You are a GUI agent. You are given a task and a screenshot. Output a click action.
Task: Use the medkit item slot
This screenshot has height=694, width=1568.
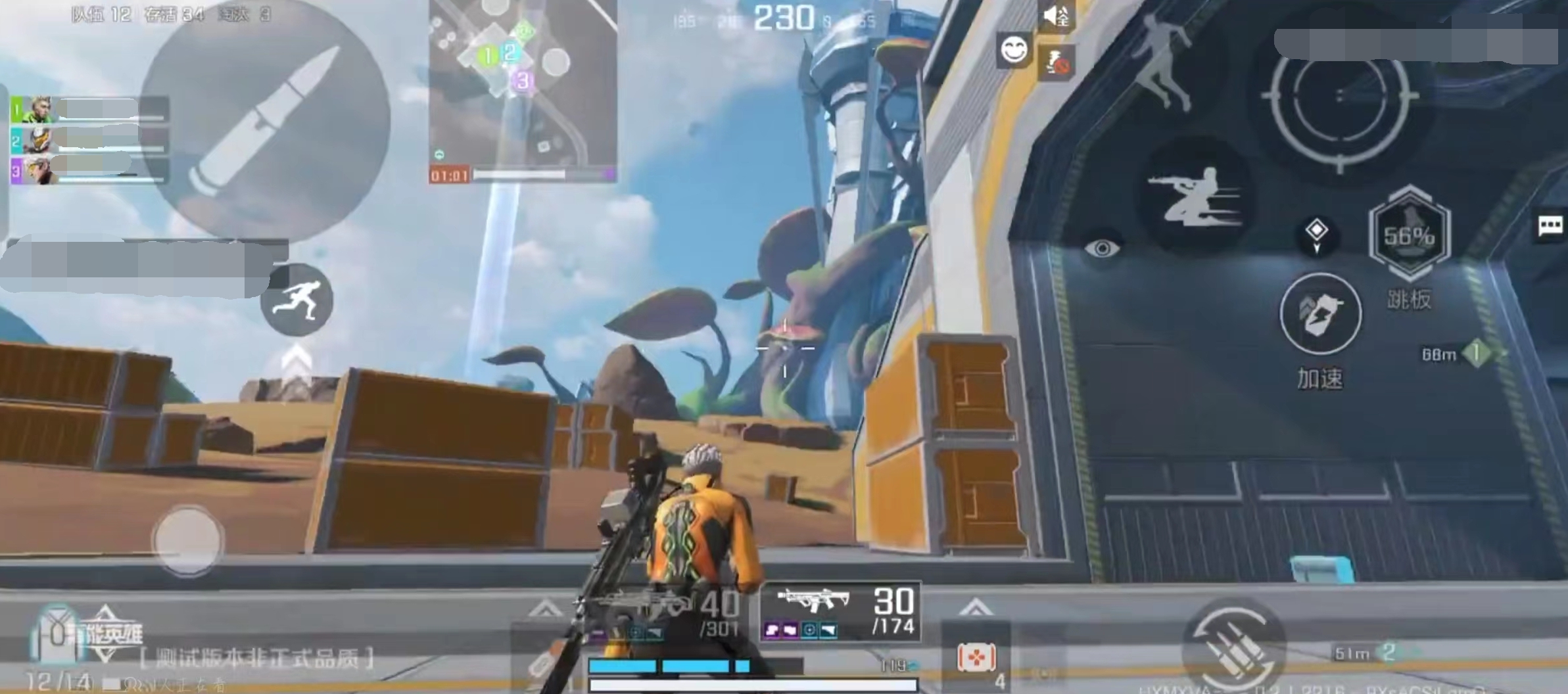click(x=976, y=657)
